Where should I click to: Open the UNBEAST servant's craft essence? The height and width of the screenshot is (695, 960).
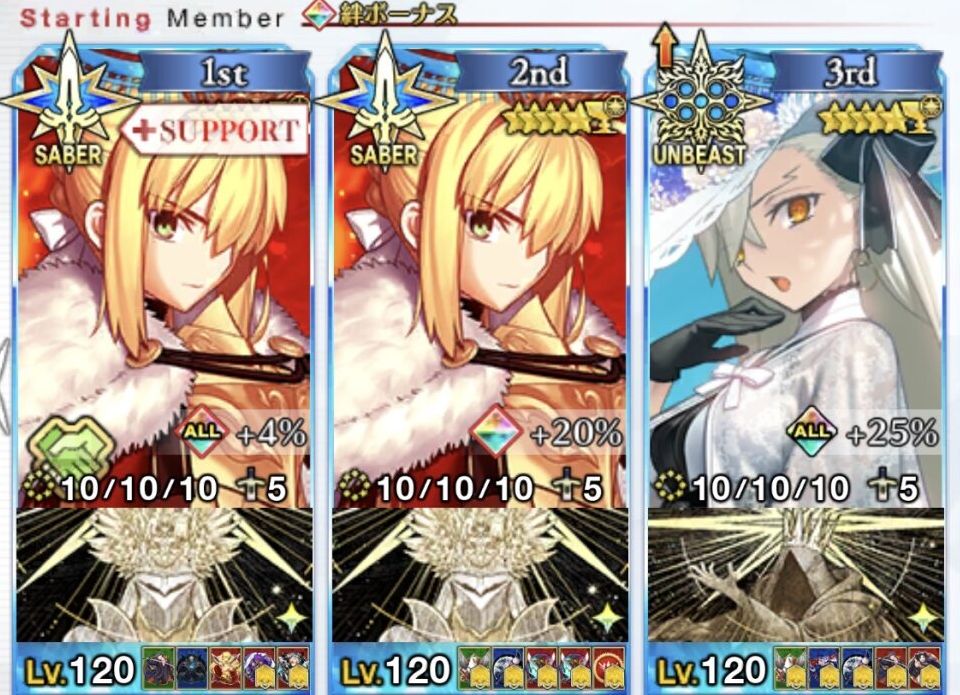(x=795, y=575)
